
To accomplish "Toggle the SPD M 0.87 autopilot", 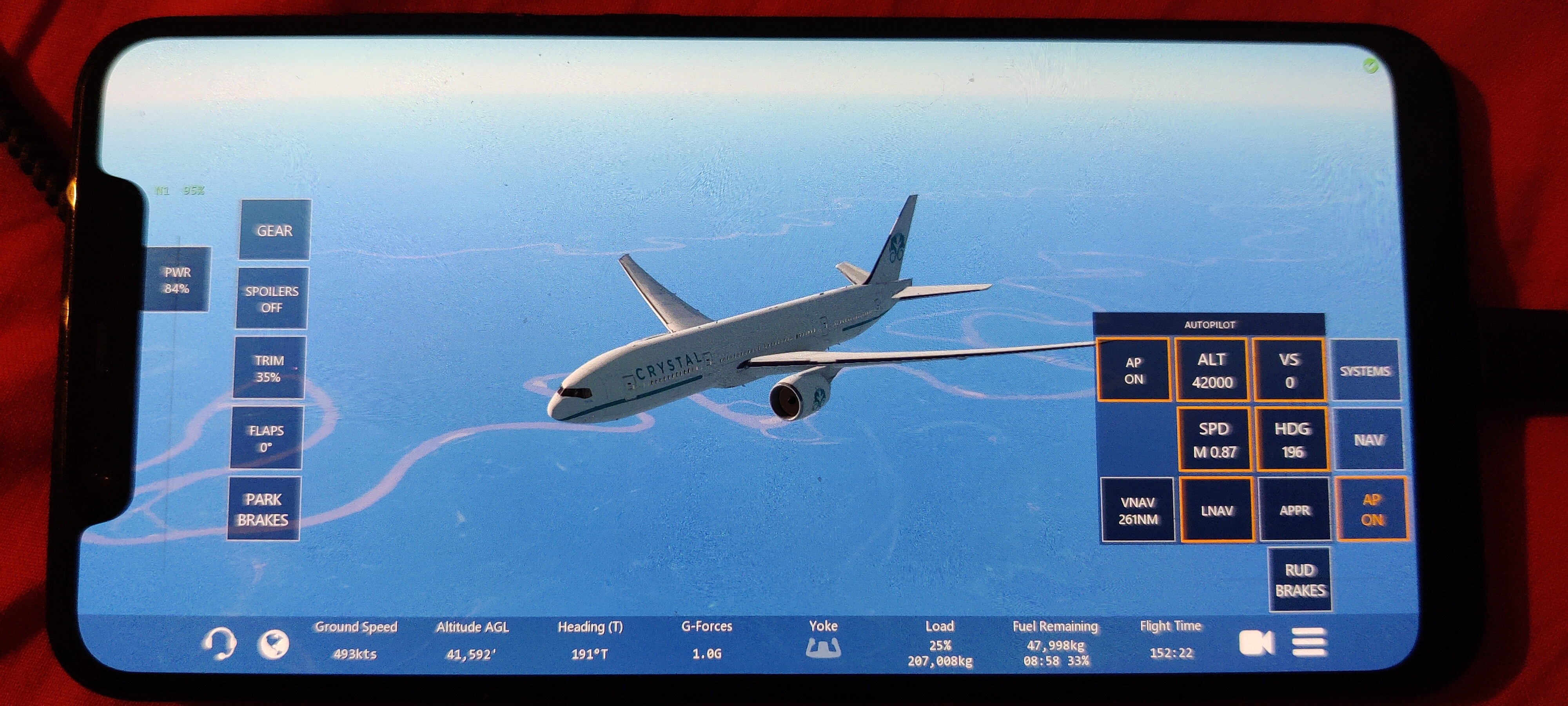I will coord(1214,440).
